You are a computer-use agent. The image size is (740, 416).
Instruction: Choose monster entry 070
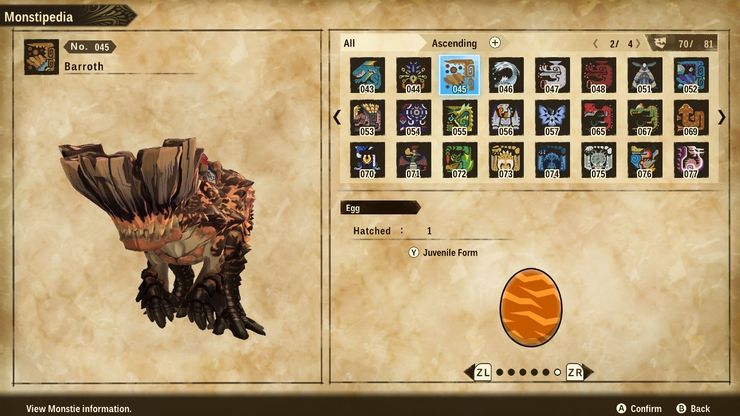367,160
